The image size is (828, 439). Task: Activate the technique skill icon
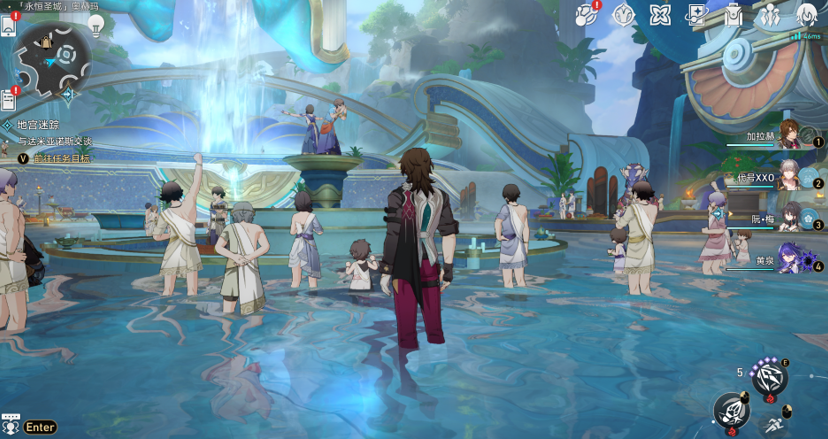pyautogui.click(x=769, y=377)
